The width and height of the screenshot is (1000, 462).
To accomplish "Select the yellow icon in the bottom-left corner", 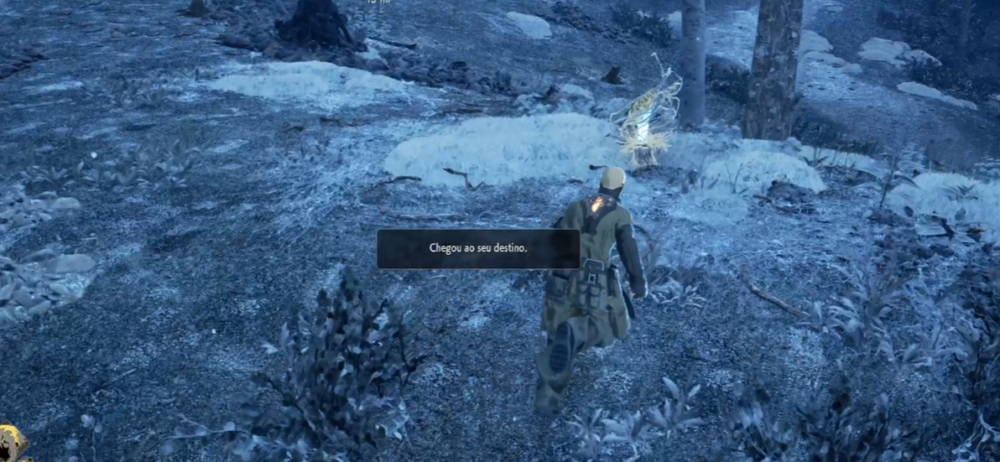I will (x=11, y=442).
